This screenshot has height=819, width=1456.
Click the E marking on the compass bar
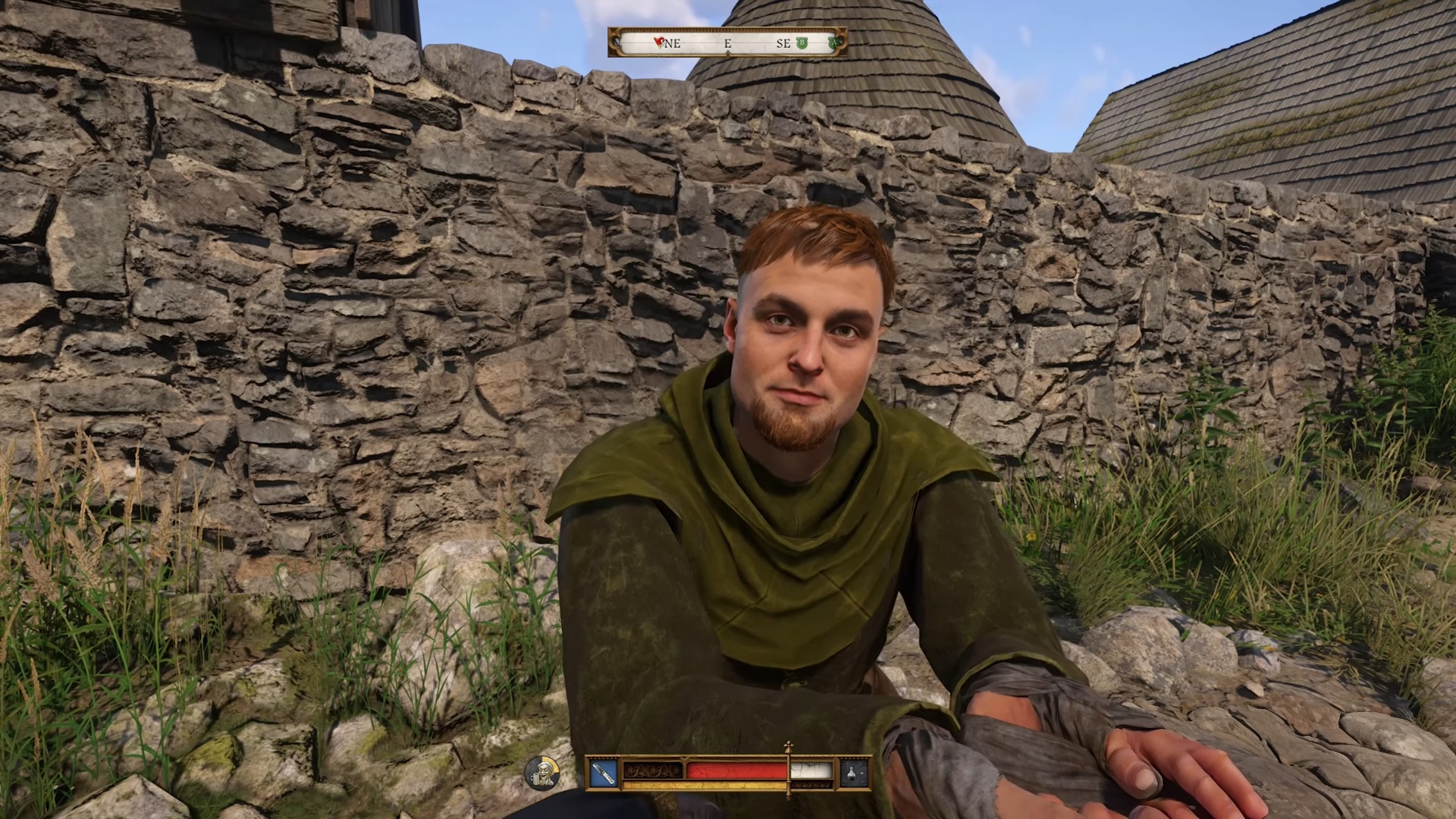728,43
